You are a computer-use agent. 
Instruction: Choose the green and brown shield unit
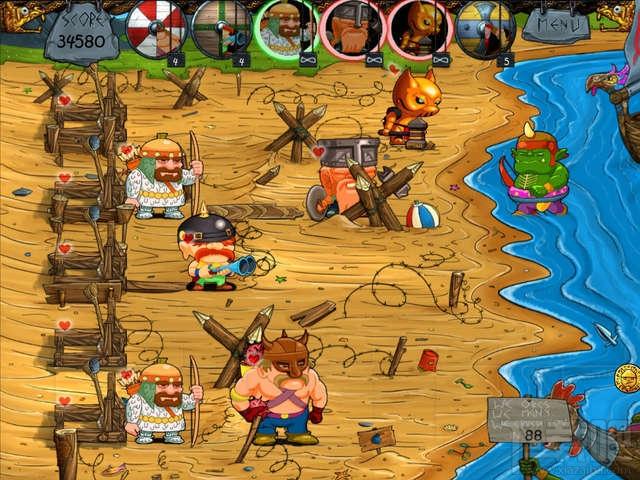point(222,27)
